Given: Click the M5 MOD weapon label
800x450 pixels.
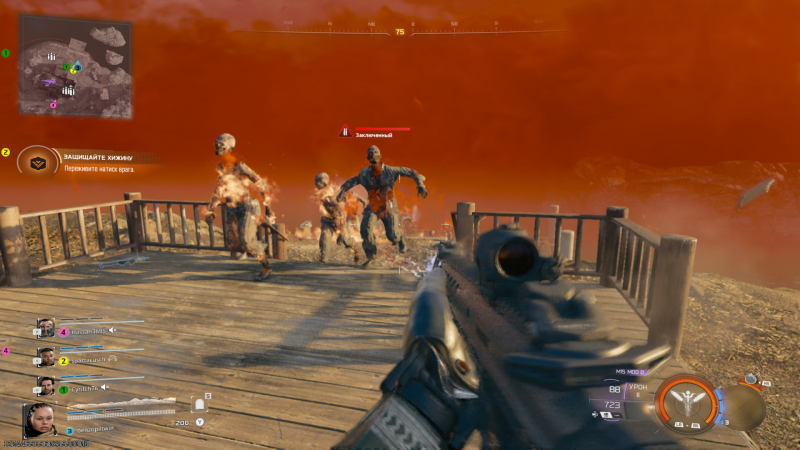Looking at the screenshot, I should [630, 371].
